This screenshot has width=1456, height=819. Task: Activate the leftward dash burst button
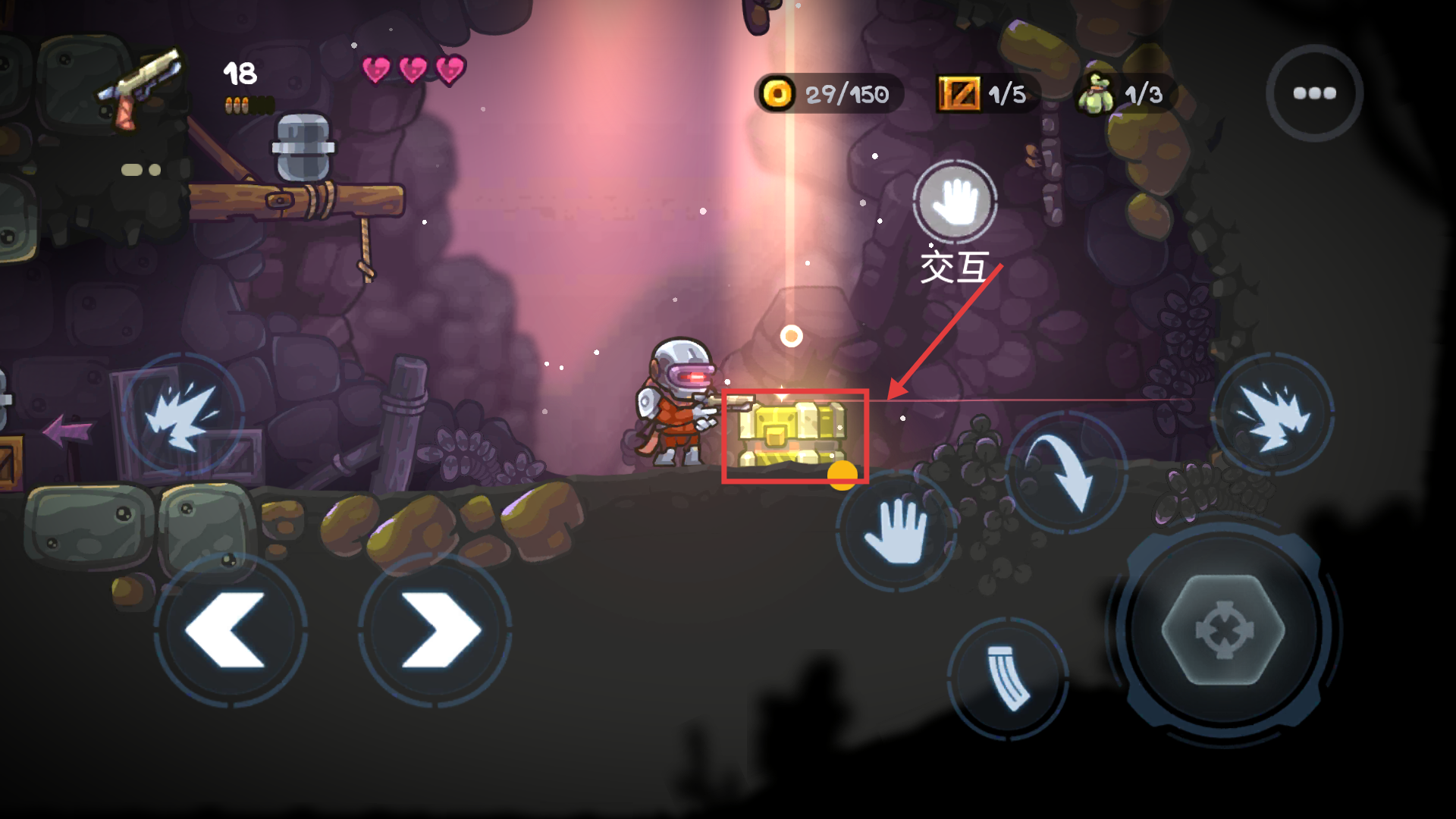point(183,415)
